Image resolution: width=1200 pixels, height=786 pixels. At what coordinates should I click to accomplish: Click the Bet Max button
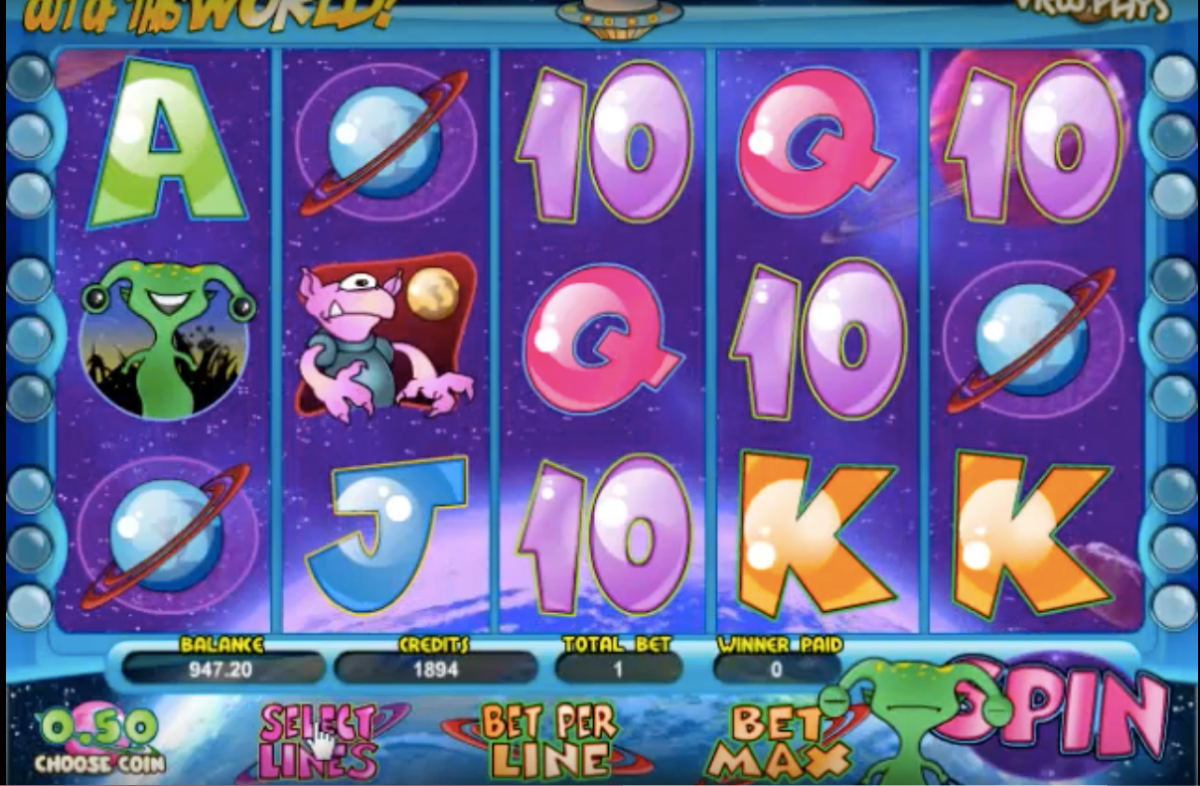770,742
